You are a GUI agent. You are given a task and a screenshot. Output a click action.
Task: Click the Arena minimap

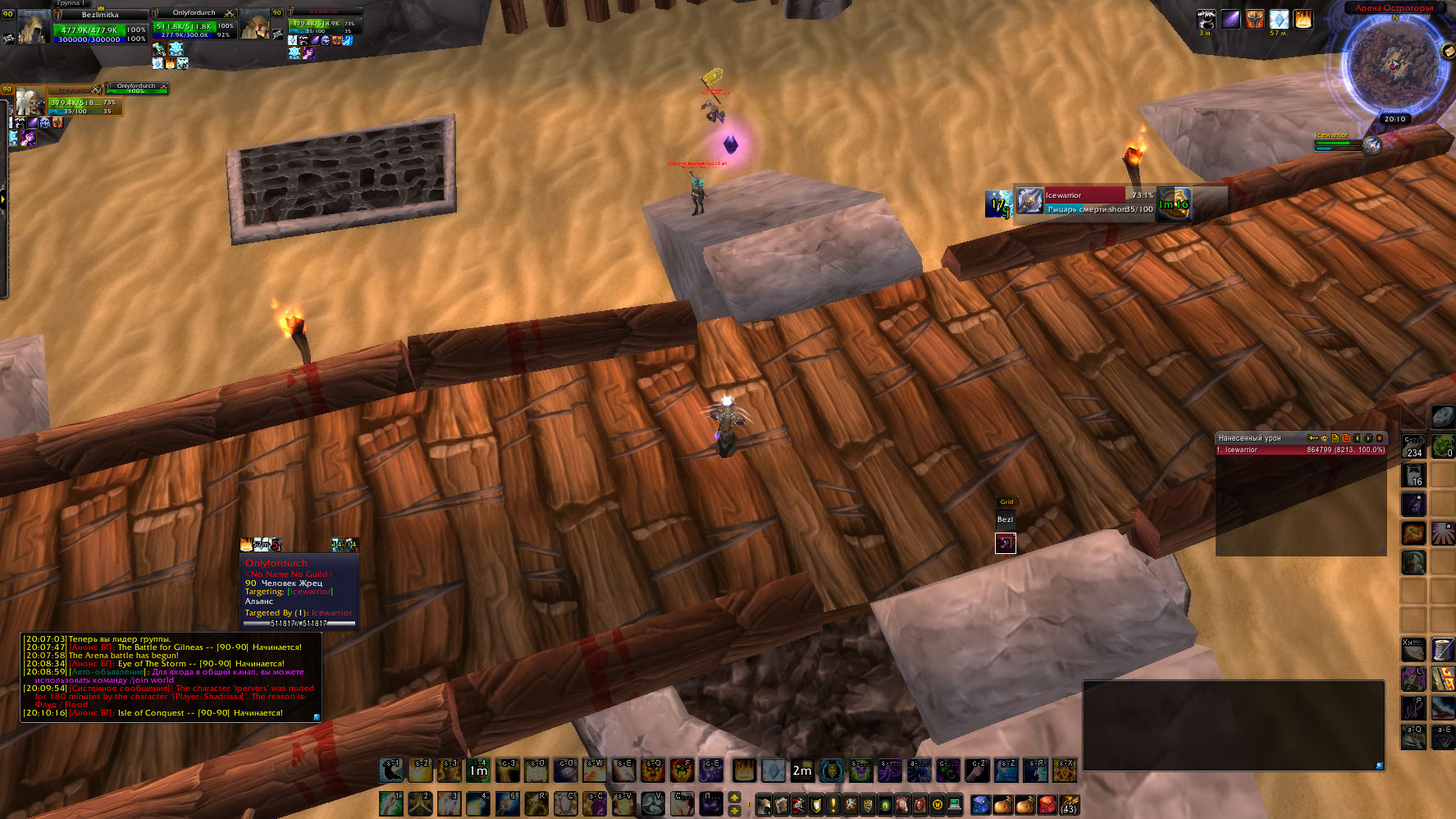(x=1394, y=64)
